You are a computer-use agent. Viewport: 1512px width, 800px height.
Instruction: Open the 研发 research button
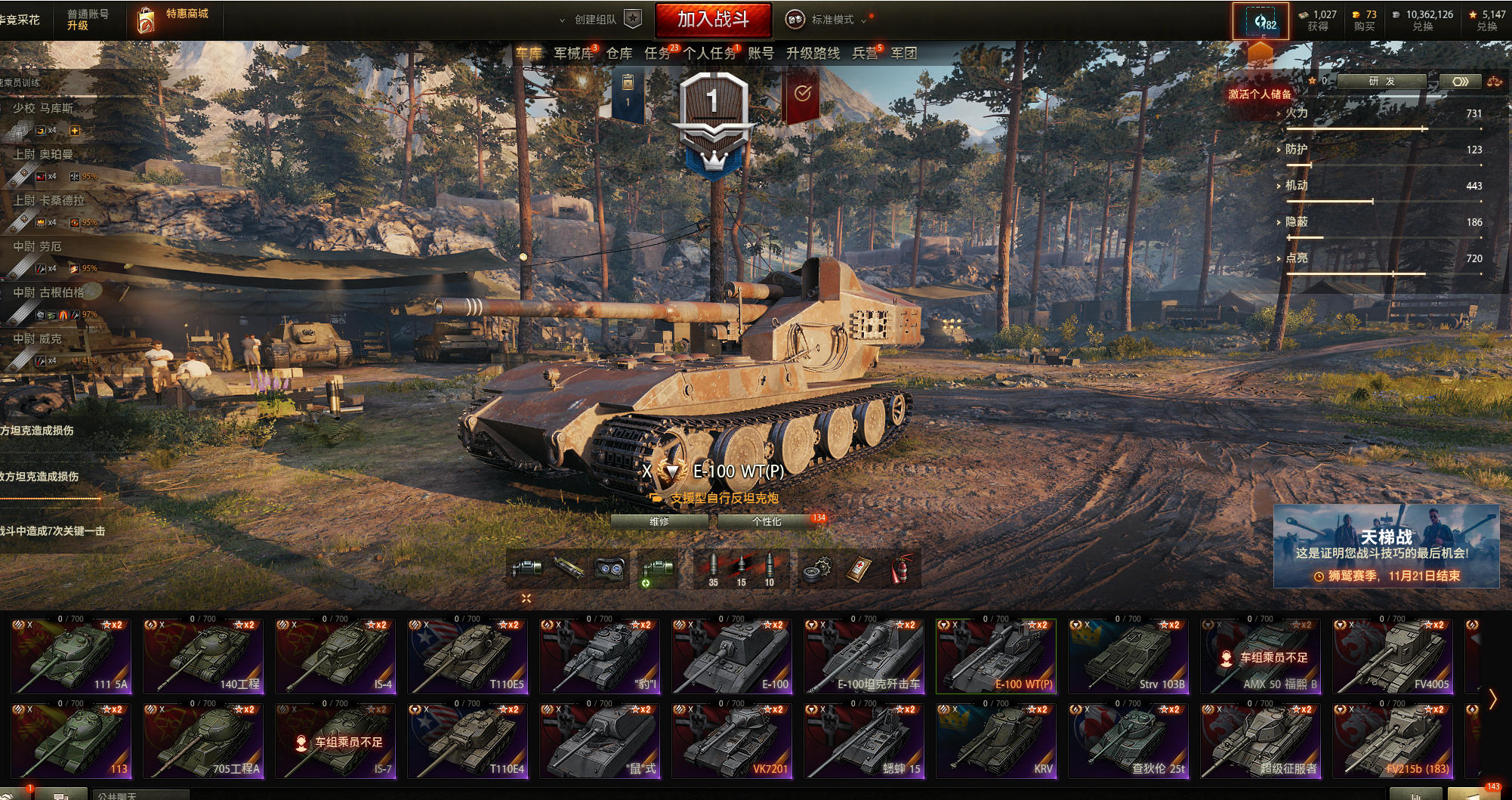[x=1381, y=82]
